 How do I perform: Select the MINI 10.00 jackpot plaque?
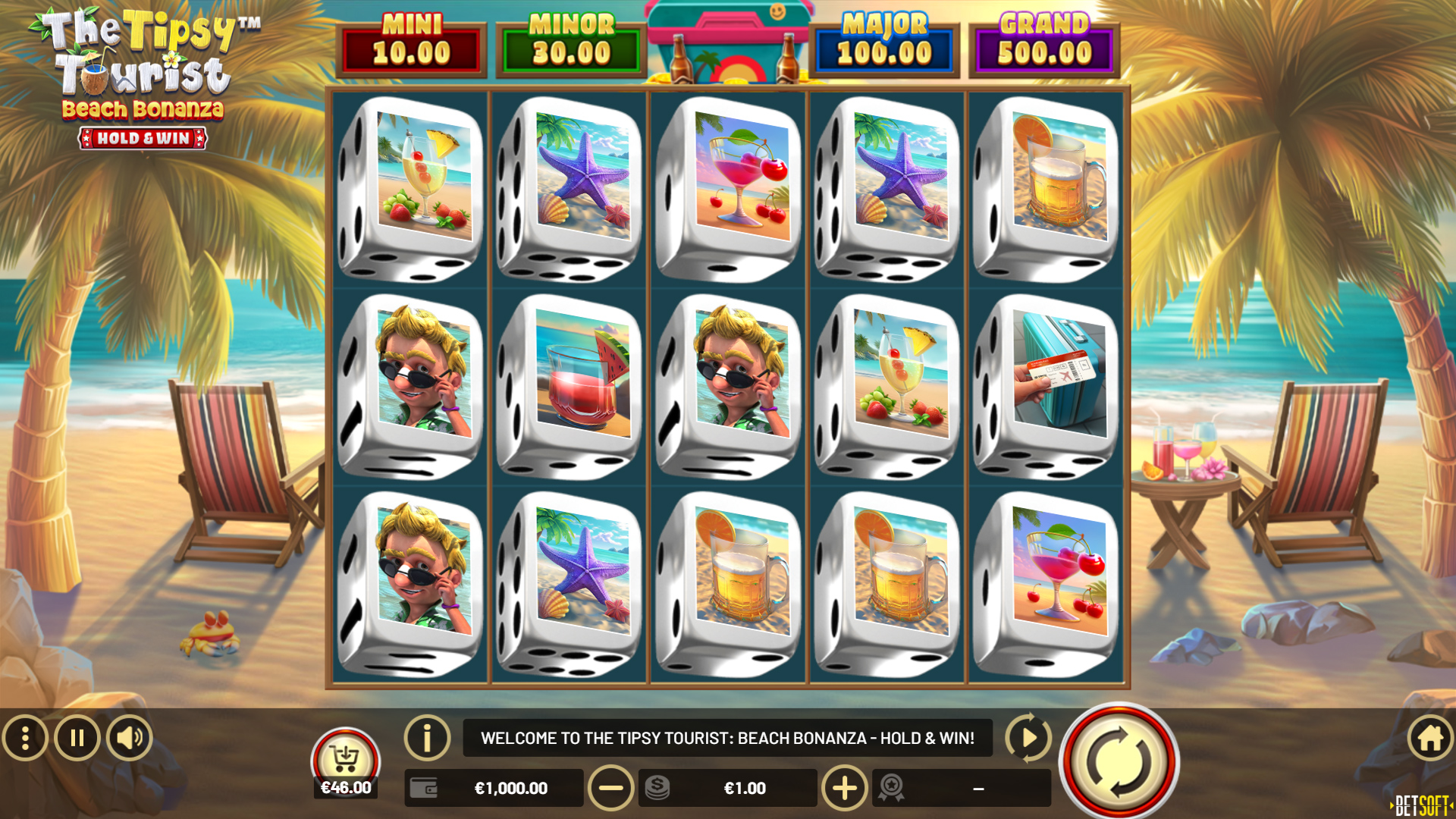tap(412, 43)
